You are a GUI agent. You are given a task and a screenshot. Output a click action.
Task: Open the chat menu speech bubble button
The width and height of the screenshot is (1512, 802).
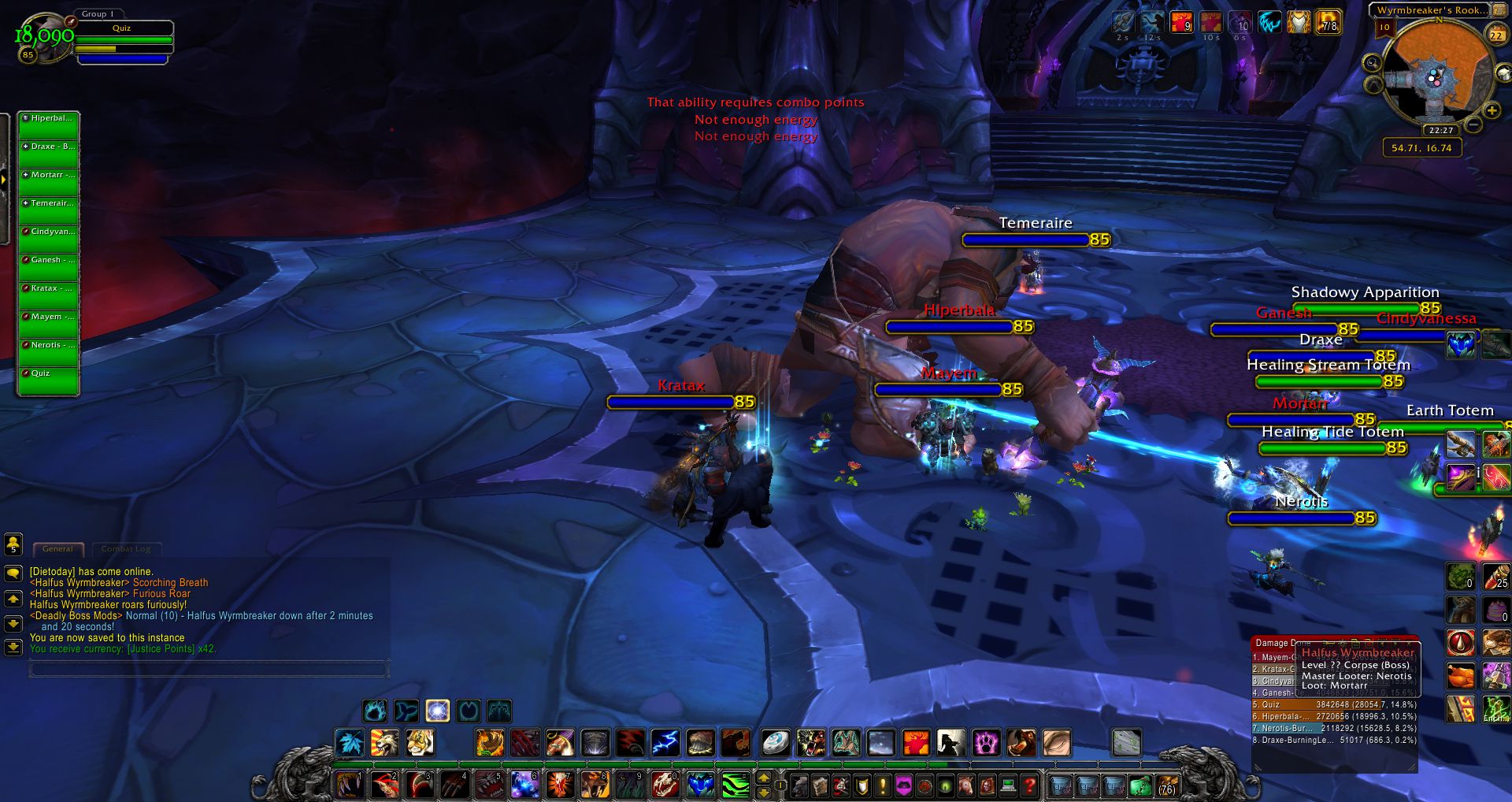[x=13, y=574]
